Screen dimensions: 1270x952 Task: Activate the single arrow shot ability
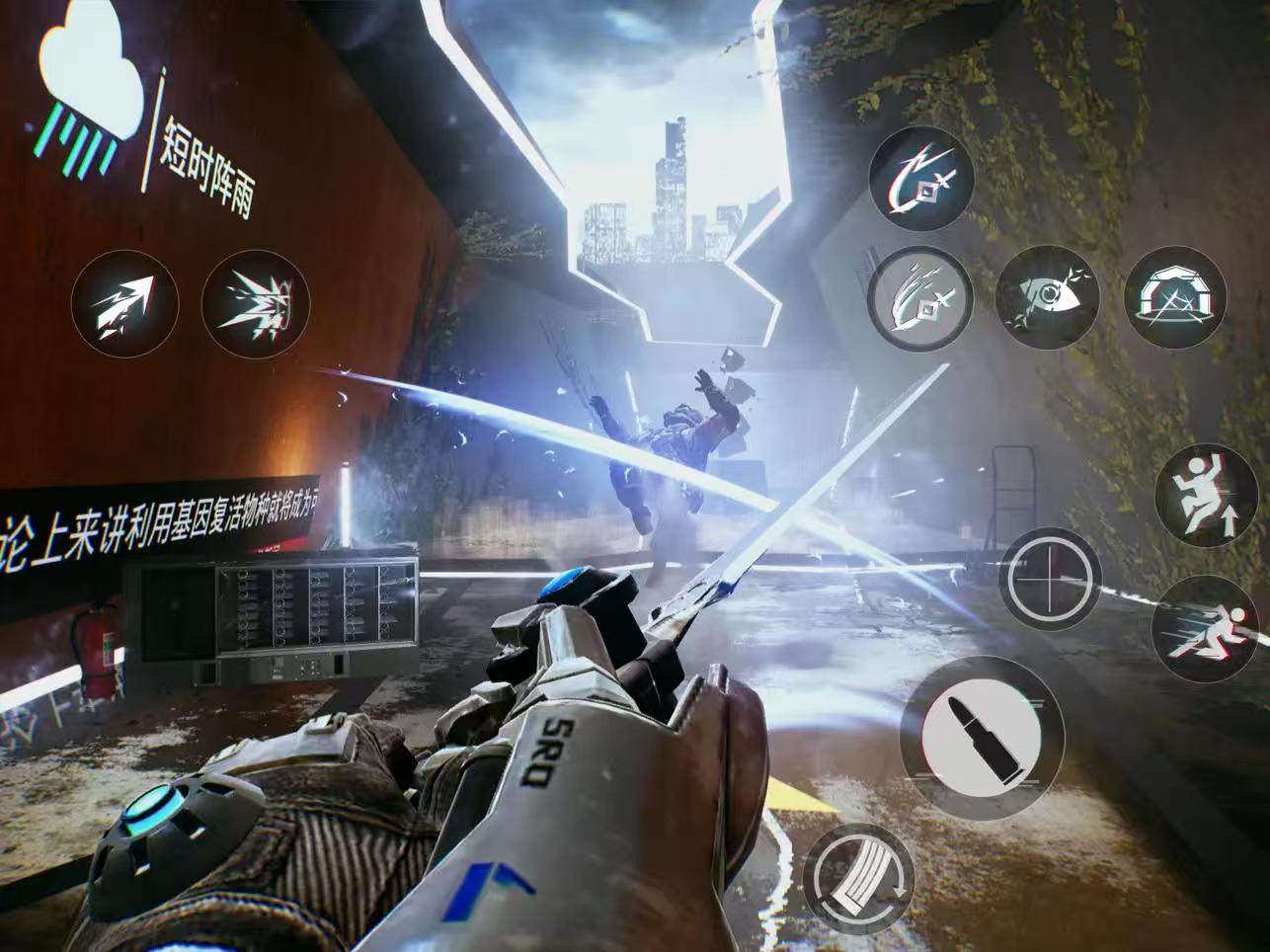pos(124,303)
